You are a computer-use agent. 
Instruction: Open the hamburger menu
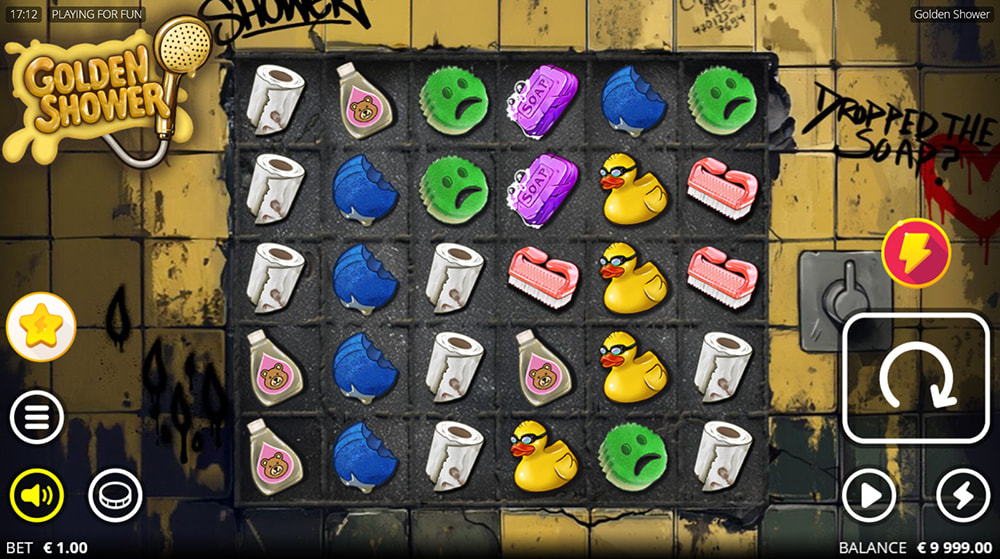[37, 417]
